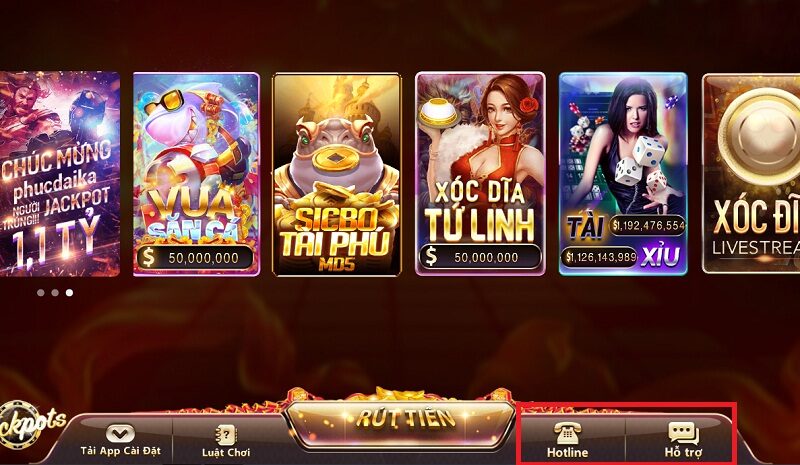Select the Vua Săn Cá game tile
Viewport: 800px width, 465px height.
coord(195,174)
